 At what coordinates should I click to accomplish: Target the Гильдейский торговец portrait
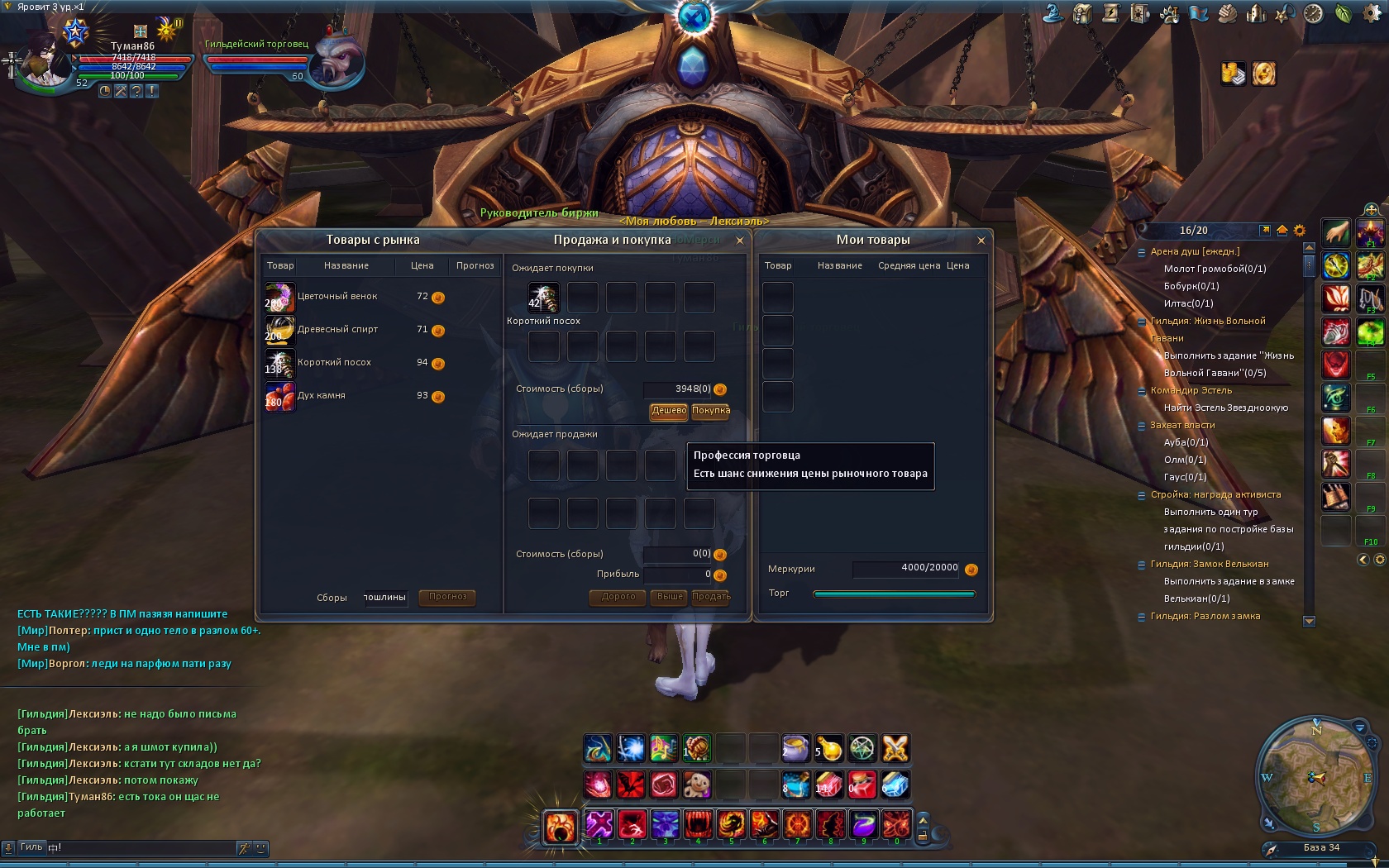pyautogui.click(x=340, y=60)
